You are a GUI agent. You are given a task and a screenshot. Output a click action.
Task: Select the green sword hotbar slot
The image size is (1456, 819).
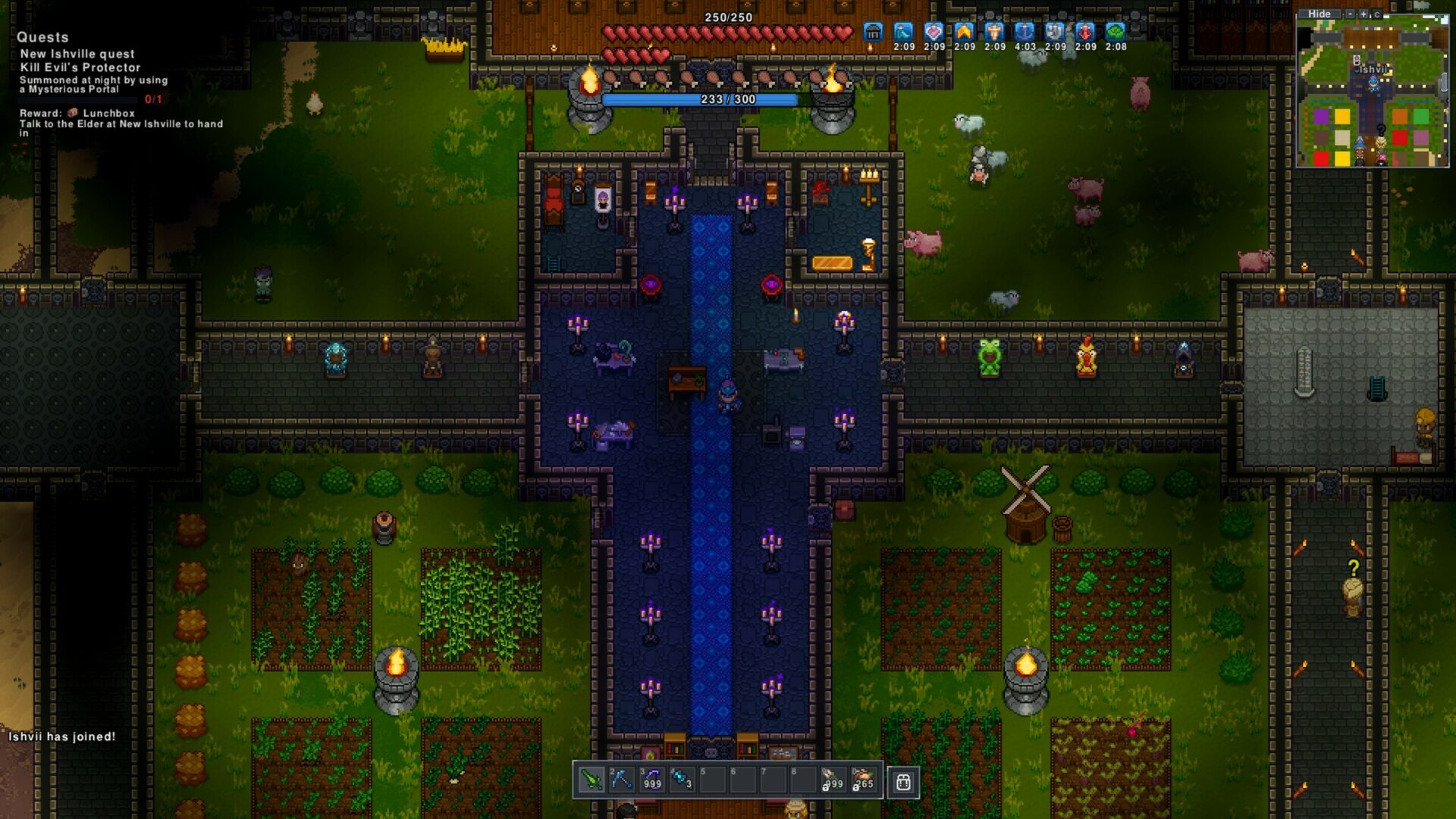(591, 780)
